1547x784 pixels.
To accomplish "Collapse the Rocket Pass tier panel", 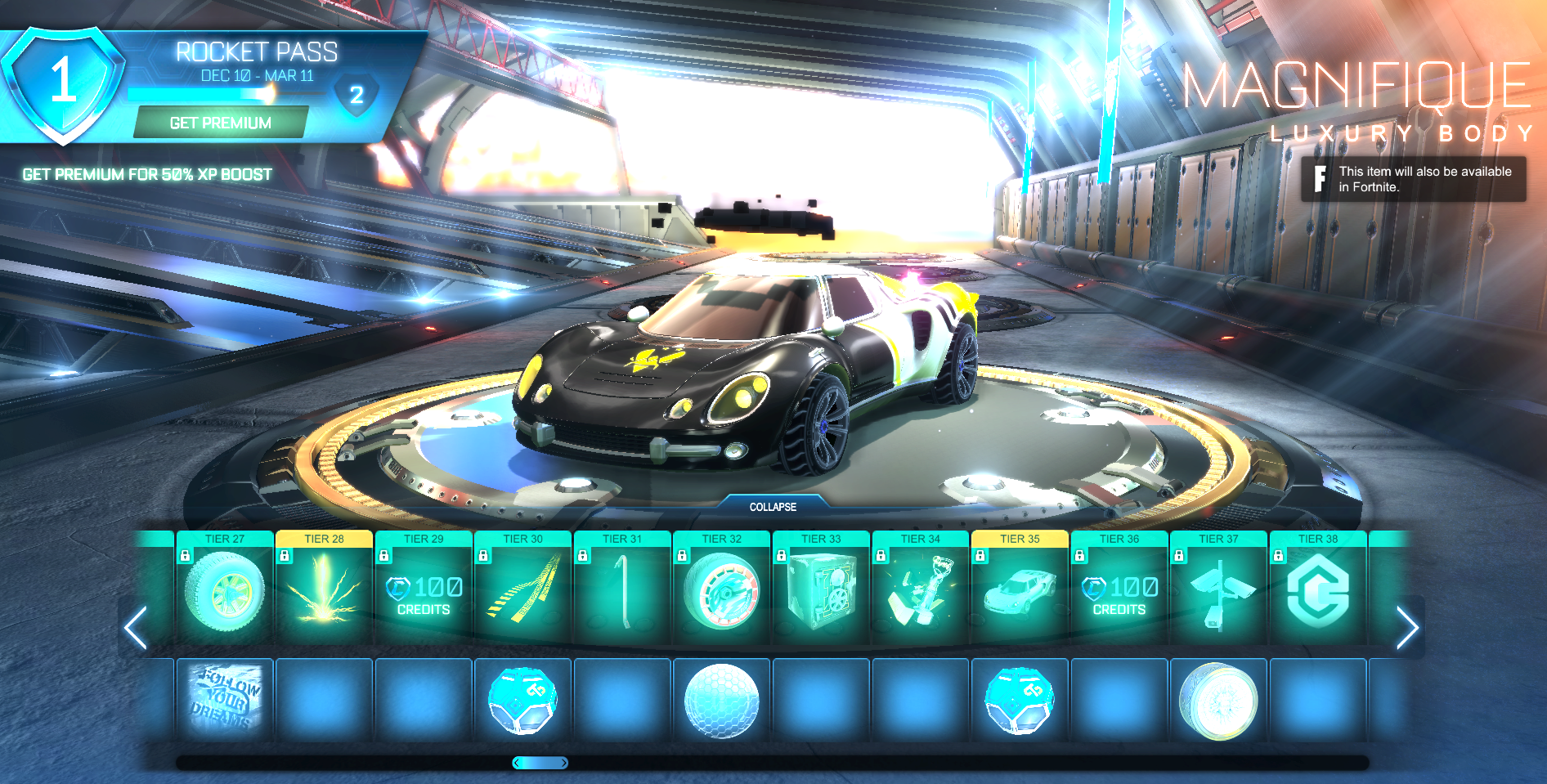I will (x=773, y=507).
